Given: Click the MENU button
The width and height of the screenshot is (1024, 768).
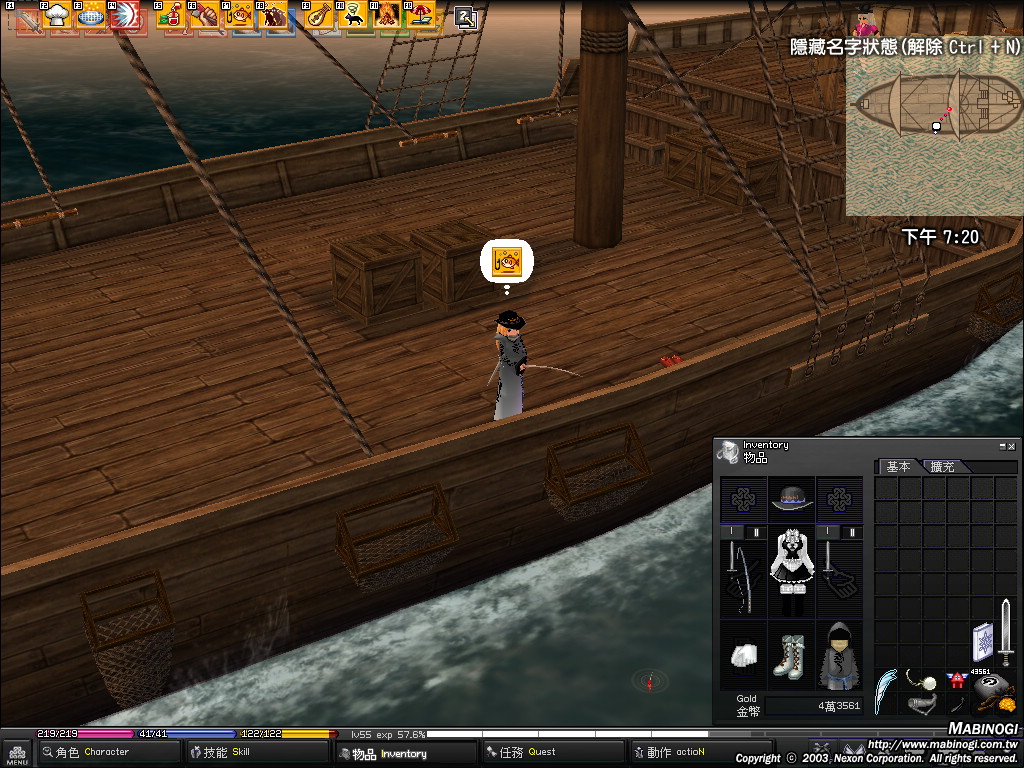Looking at the screenshot, I should tap(17, 753).
